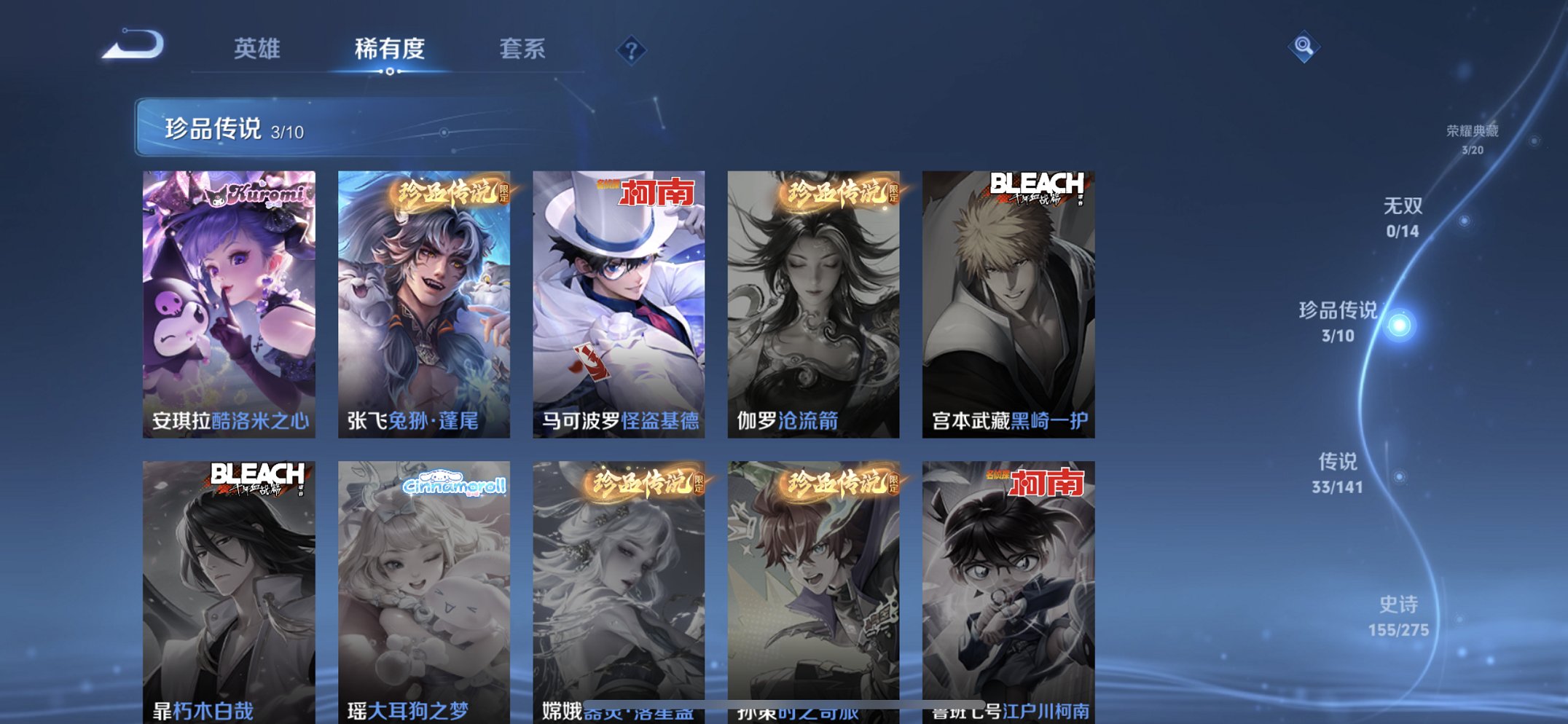Screen dimensions: 1568x724
Task: Open the help question mark icon
Action: tap(632, 49)
